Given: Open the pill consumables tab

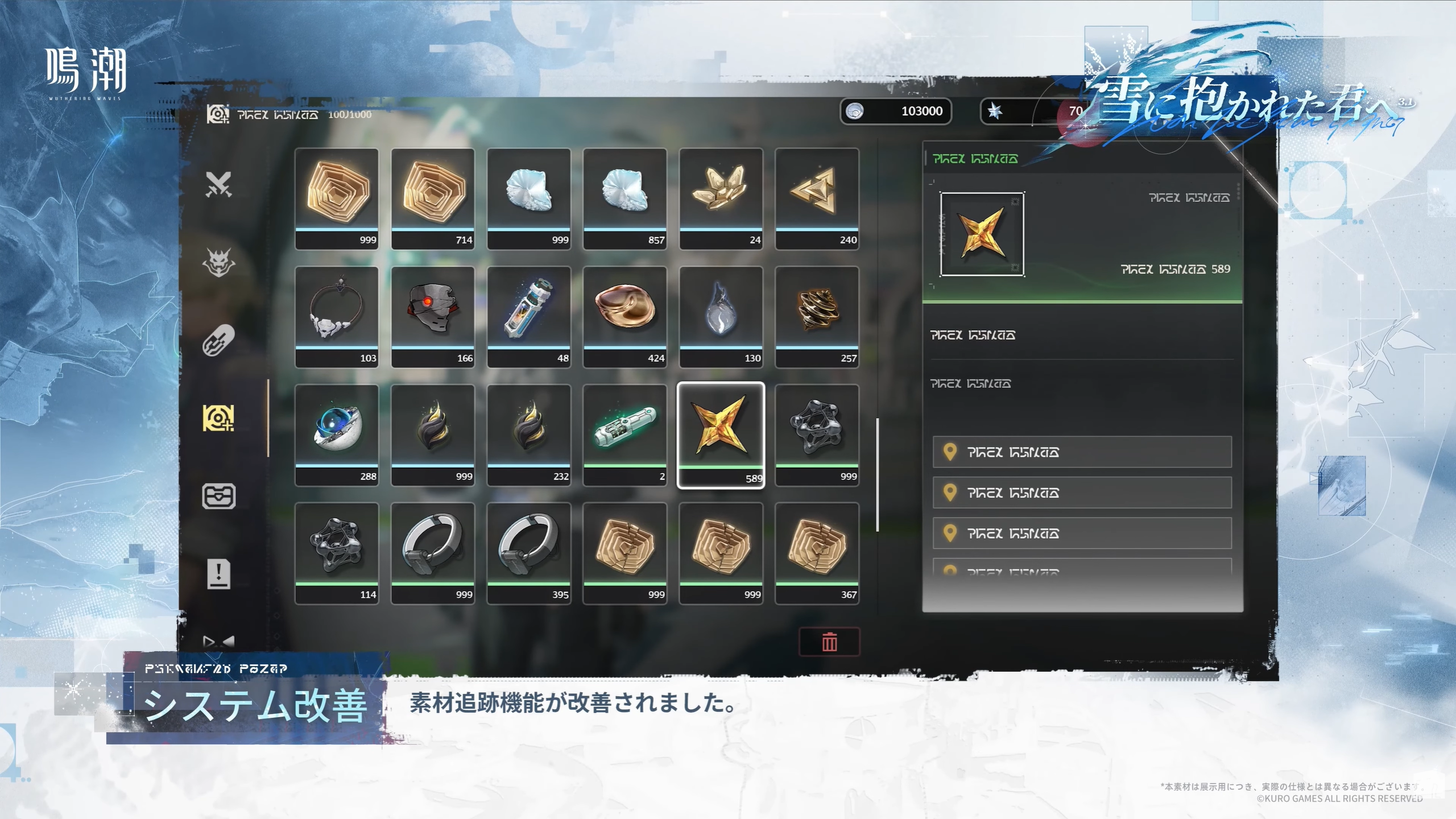Looking at the screenshot, I should (x=218, y=340).
